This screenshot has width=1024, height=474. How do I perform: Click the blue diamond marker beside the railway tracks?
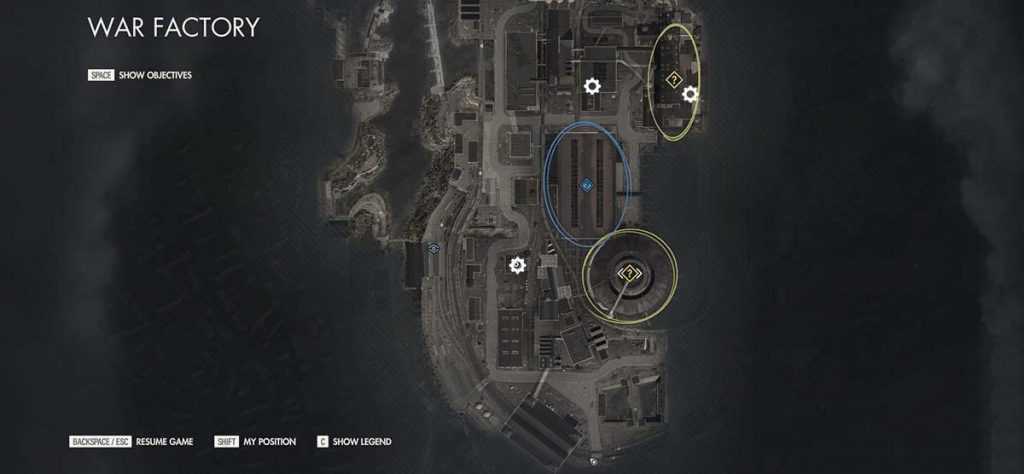[x=433, y=248]
